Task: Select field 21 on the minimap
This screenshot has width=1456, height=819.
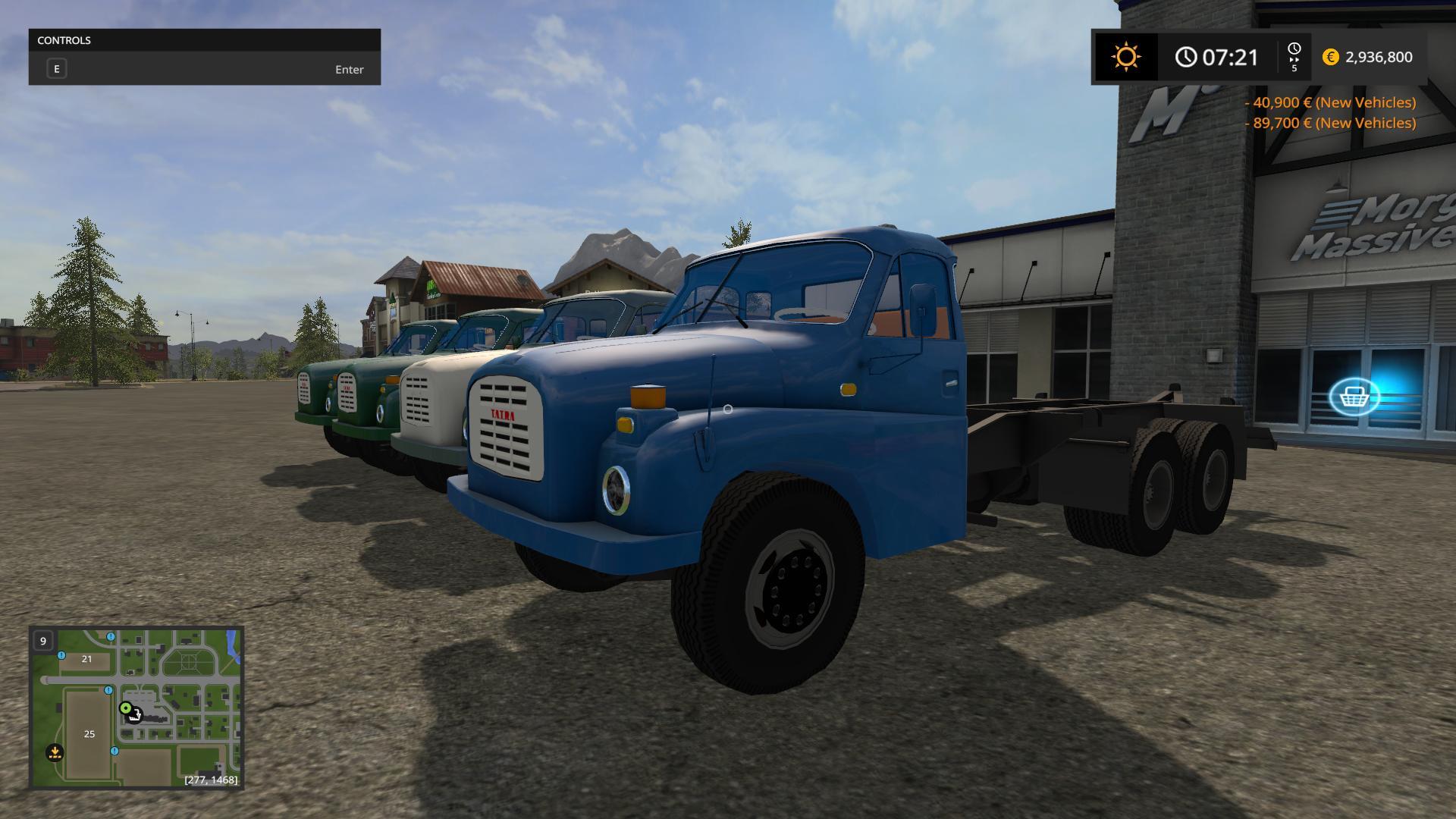Action: [x=86, y=659]
